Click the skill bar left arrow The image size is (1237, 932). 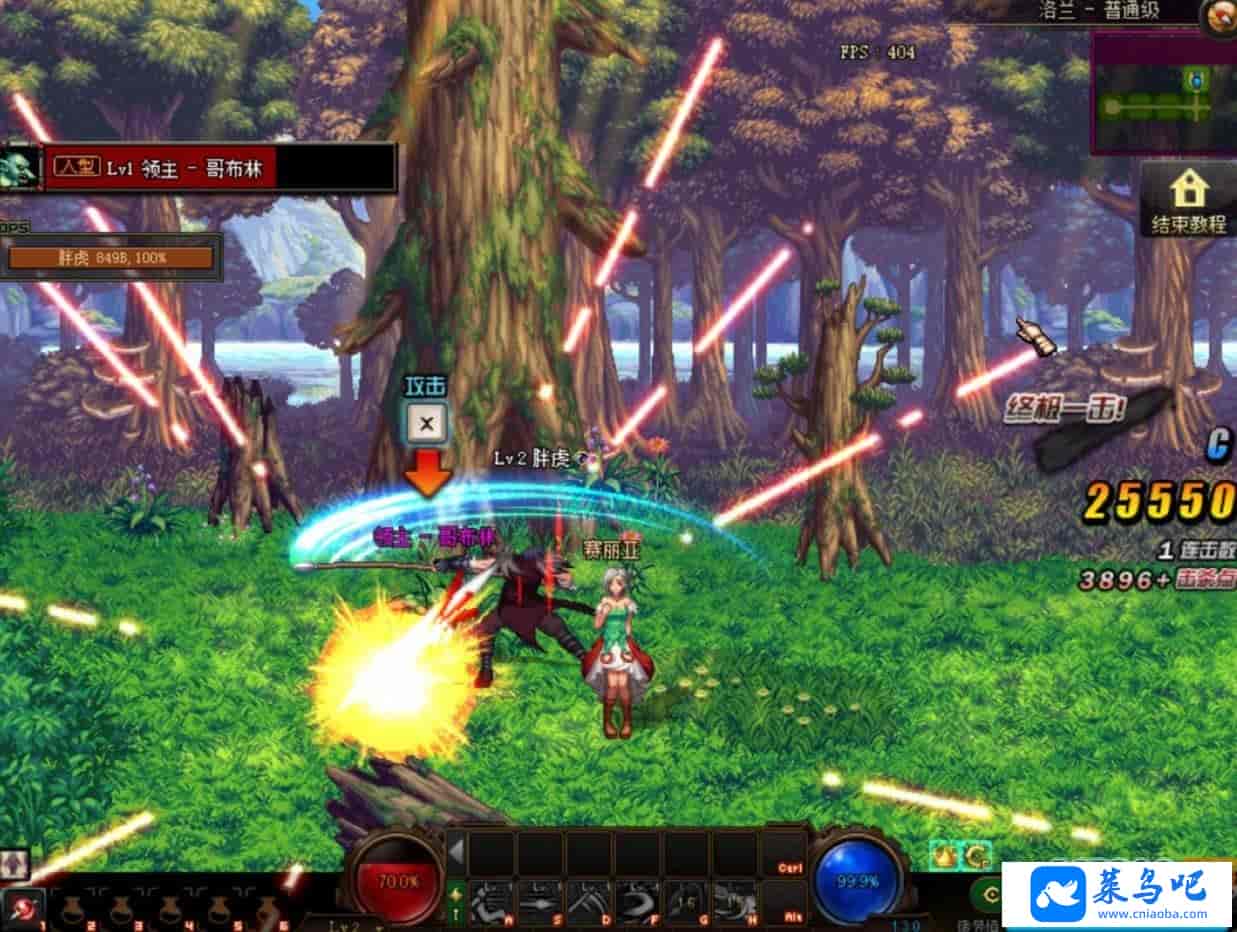pos(456,853)
